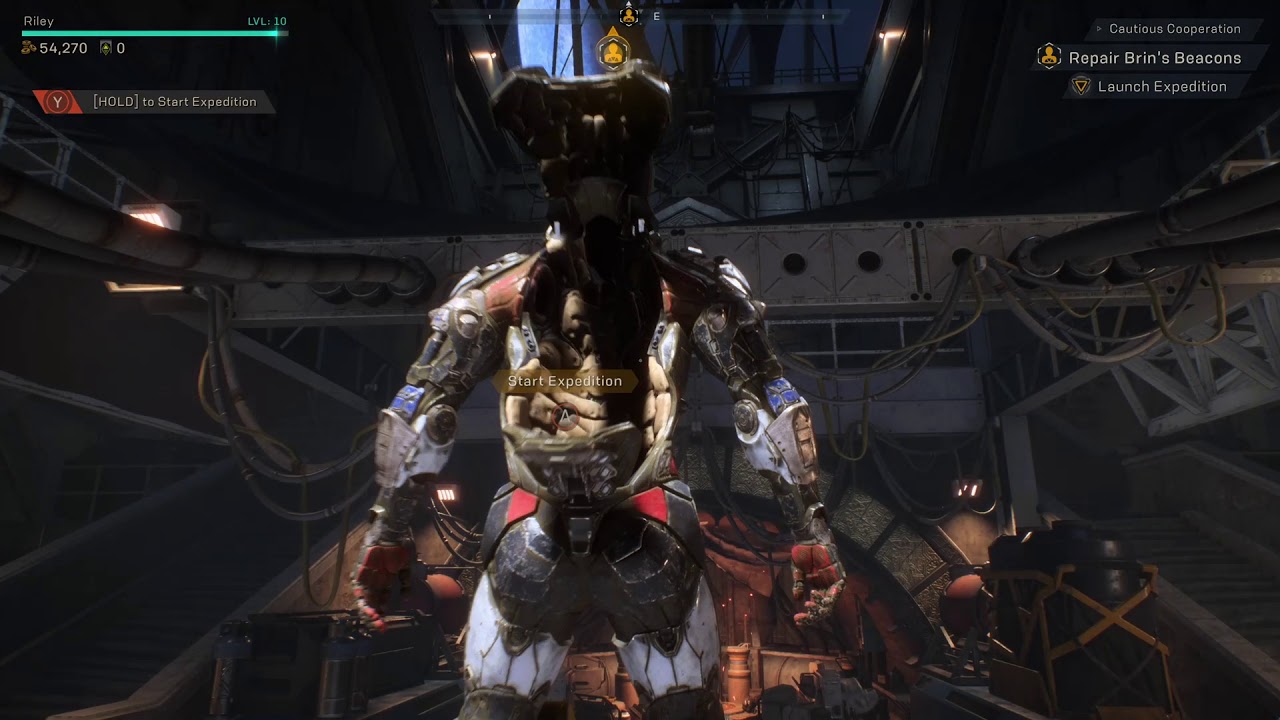Select the Start Expedition label on the javelin
The image size is (1280, 720).
565,381
